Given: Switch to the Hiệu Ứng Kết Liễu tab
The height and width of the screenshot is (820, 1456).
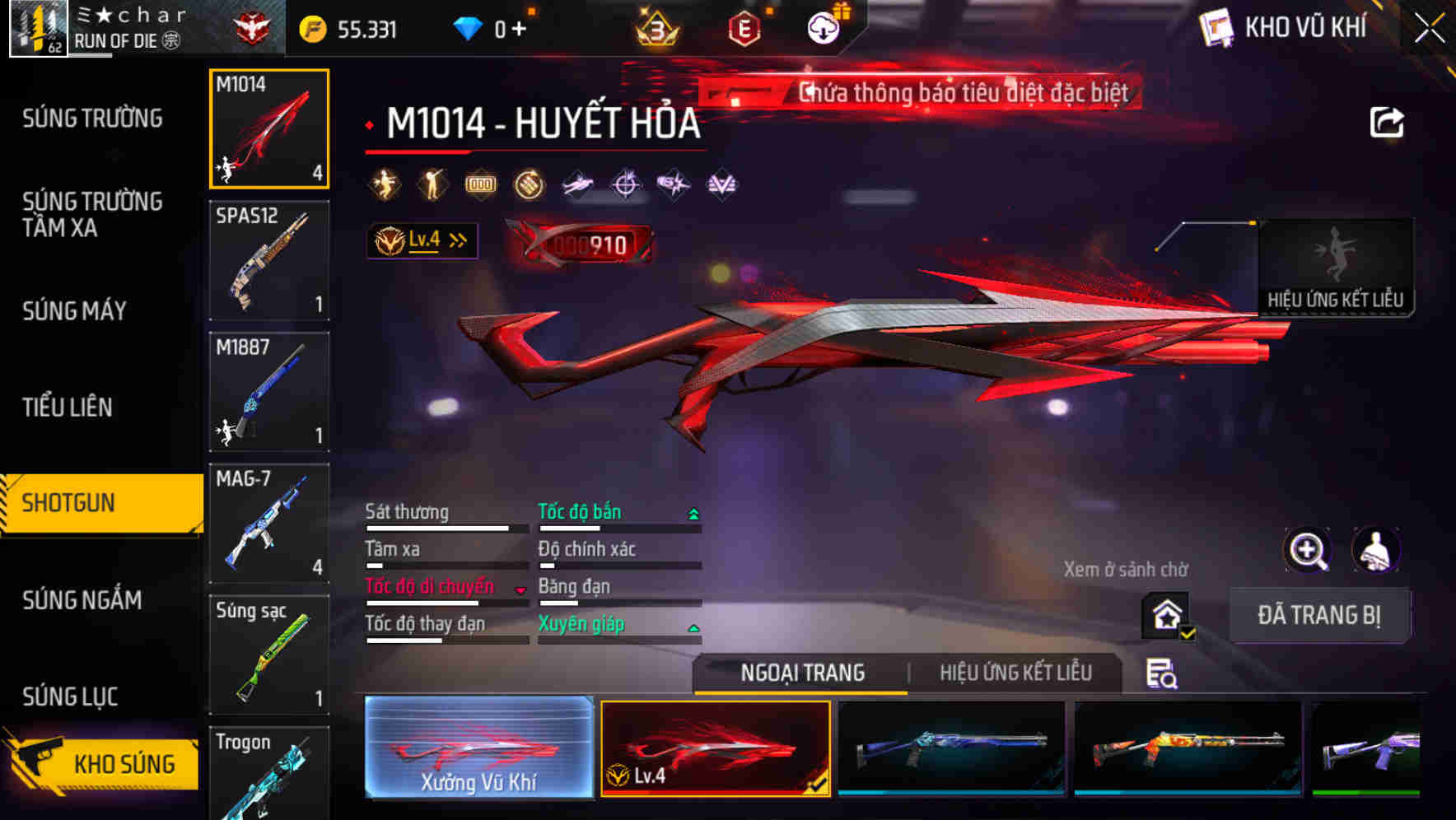Looking at the screenshot, I should pos(1016,673).
